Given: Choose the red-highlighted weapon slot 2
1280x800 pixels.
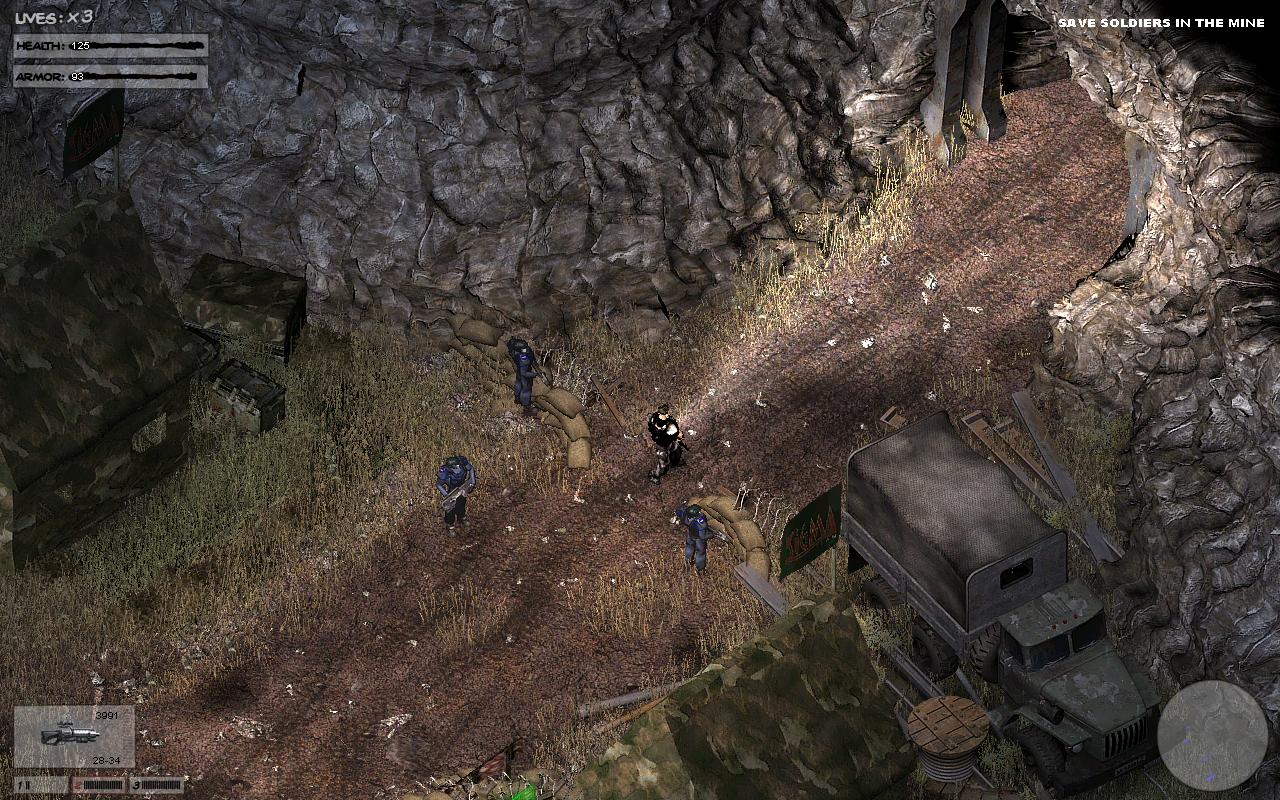Looking at the screenshot, I should [99, 785].
